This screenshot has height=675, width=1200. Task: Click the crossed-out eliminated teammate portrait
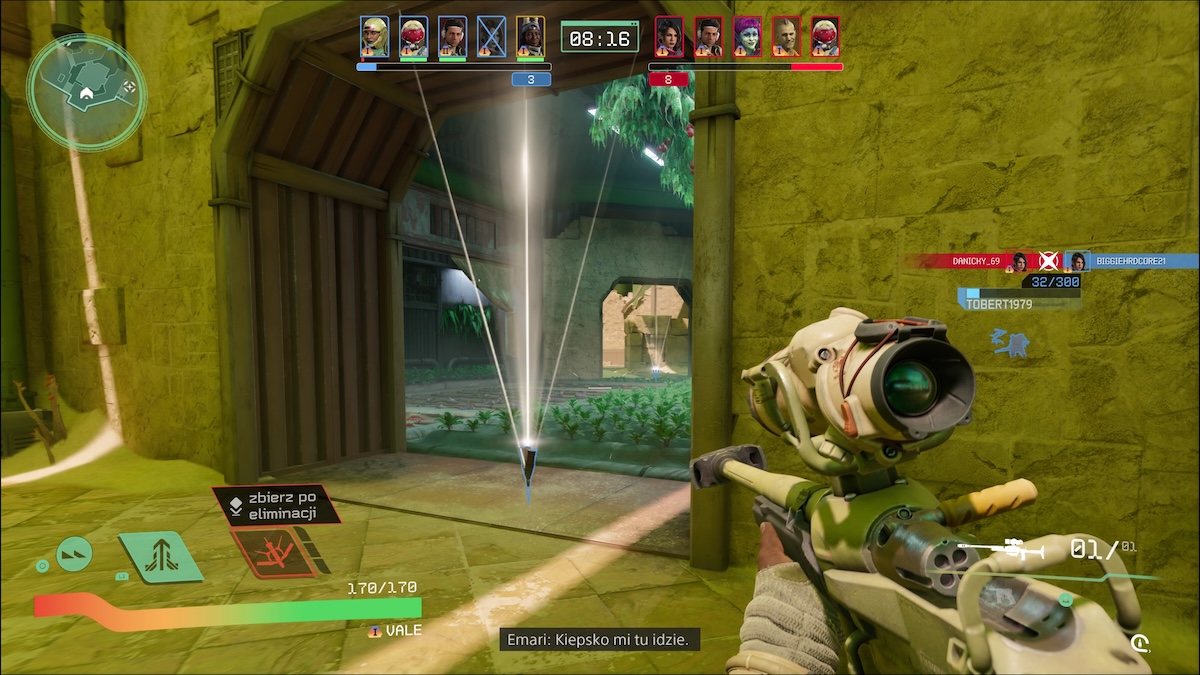click(491, 36)
